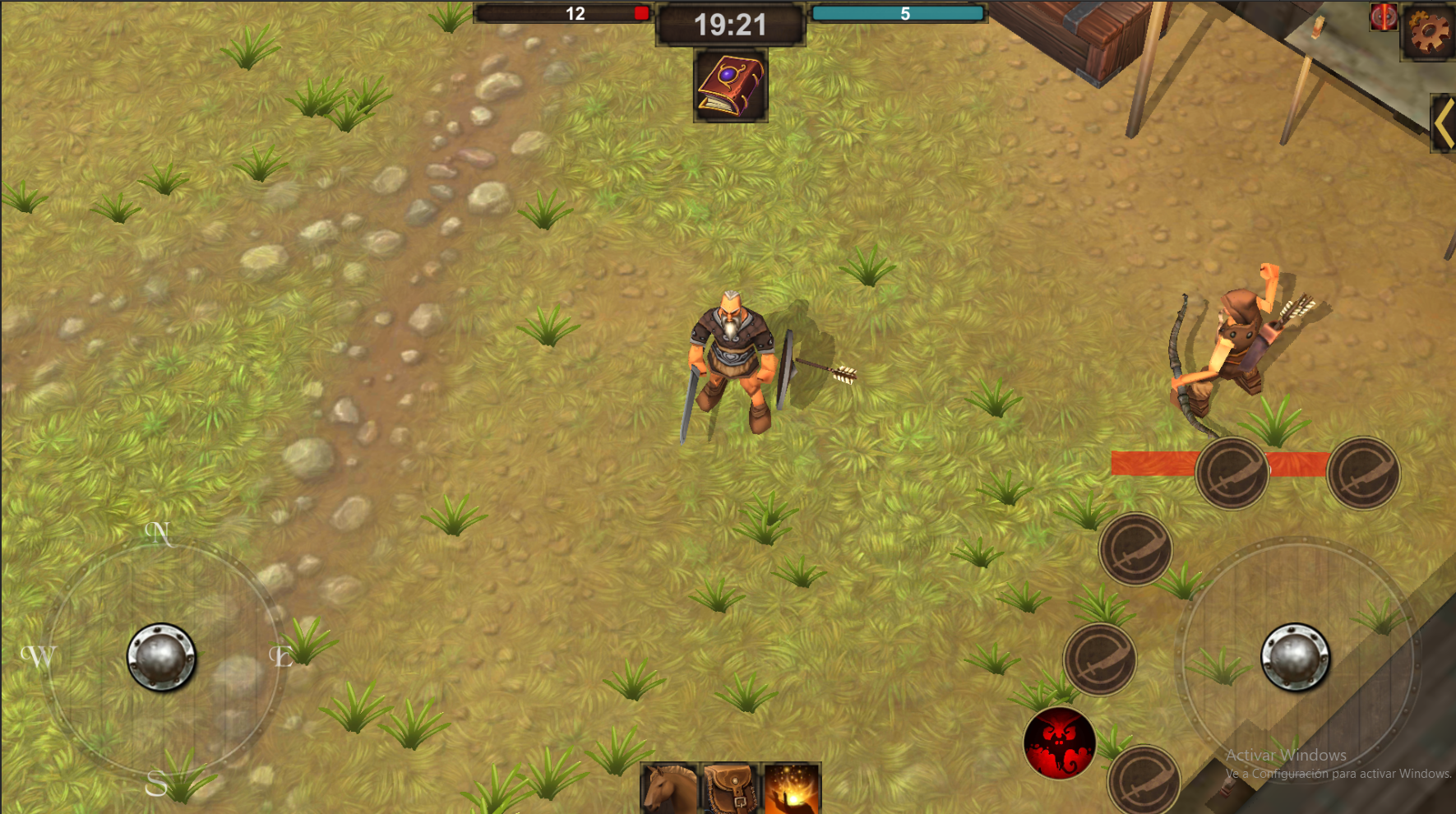Activate the red demon rage skill
1456x814 pixels.
[1061, 742]
